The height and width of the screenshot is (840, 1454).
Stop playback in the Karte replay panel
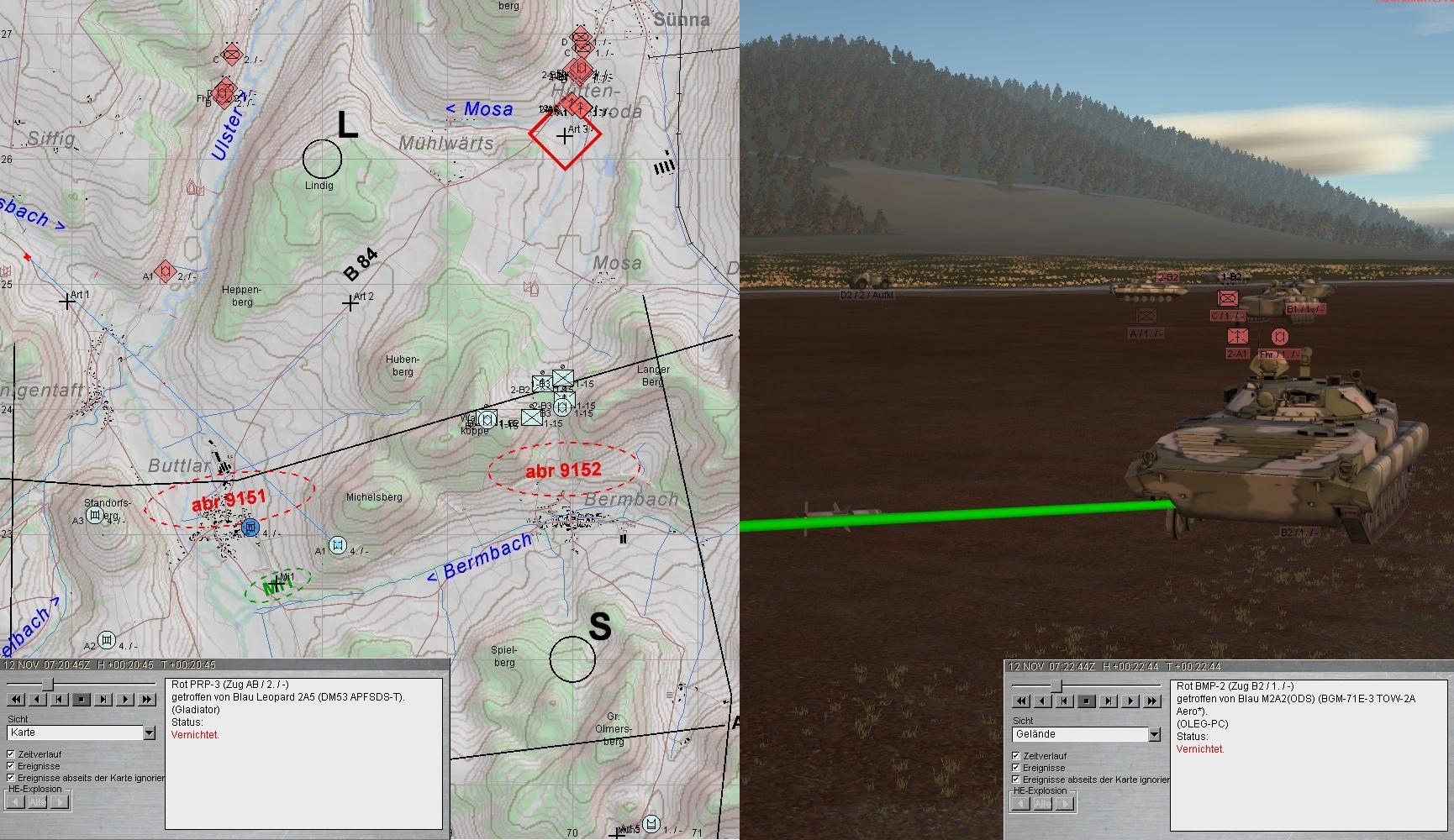[x=81, y=699]
